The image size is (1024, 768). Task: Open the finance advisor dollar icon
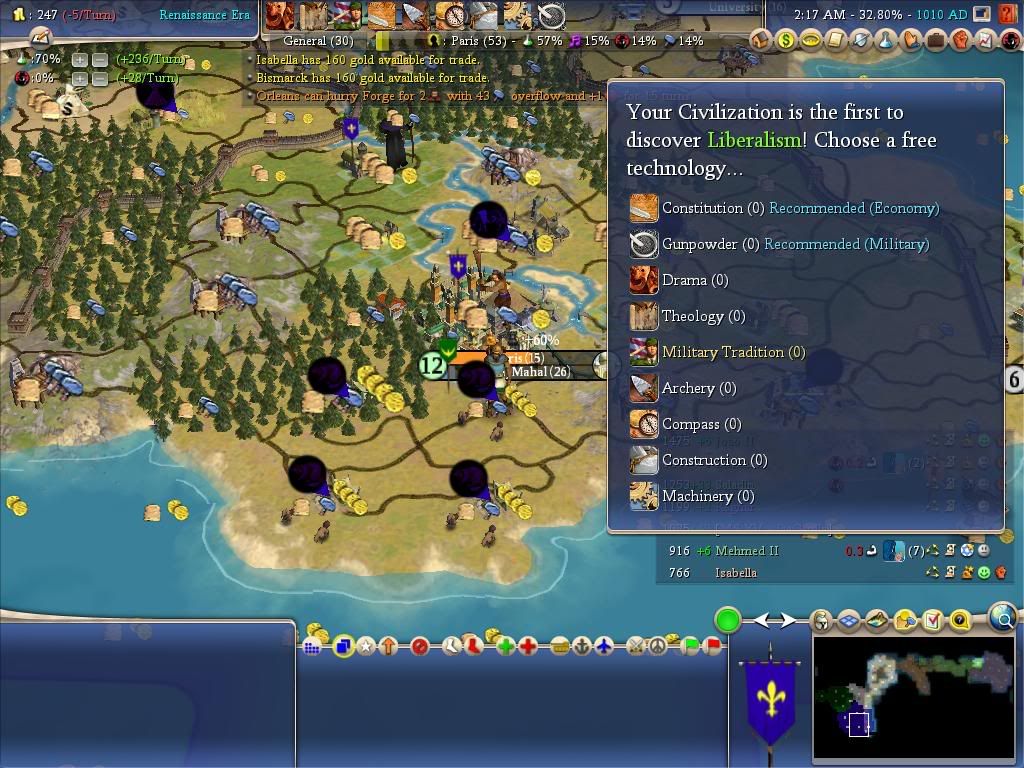point(786,40)
